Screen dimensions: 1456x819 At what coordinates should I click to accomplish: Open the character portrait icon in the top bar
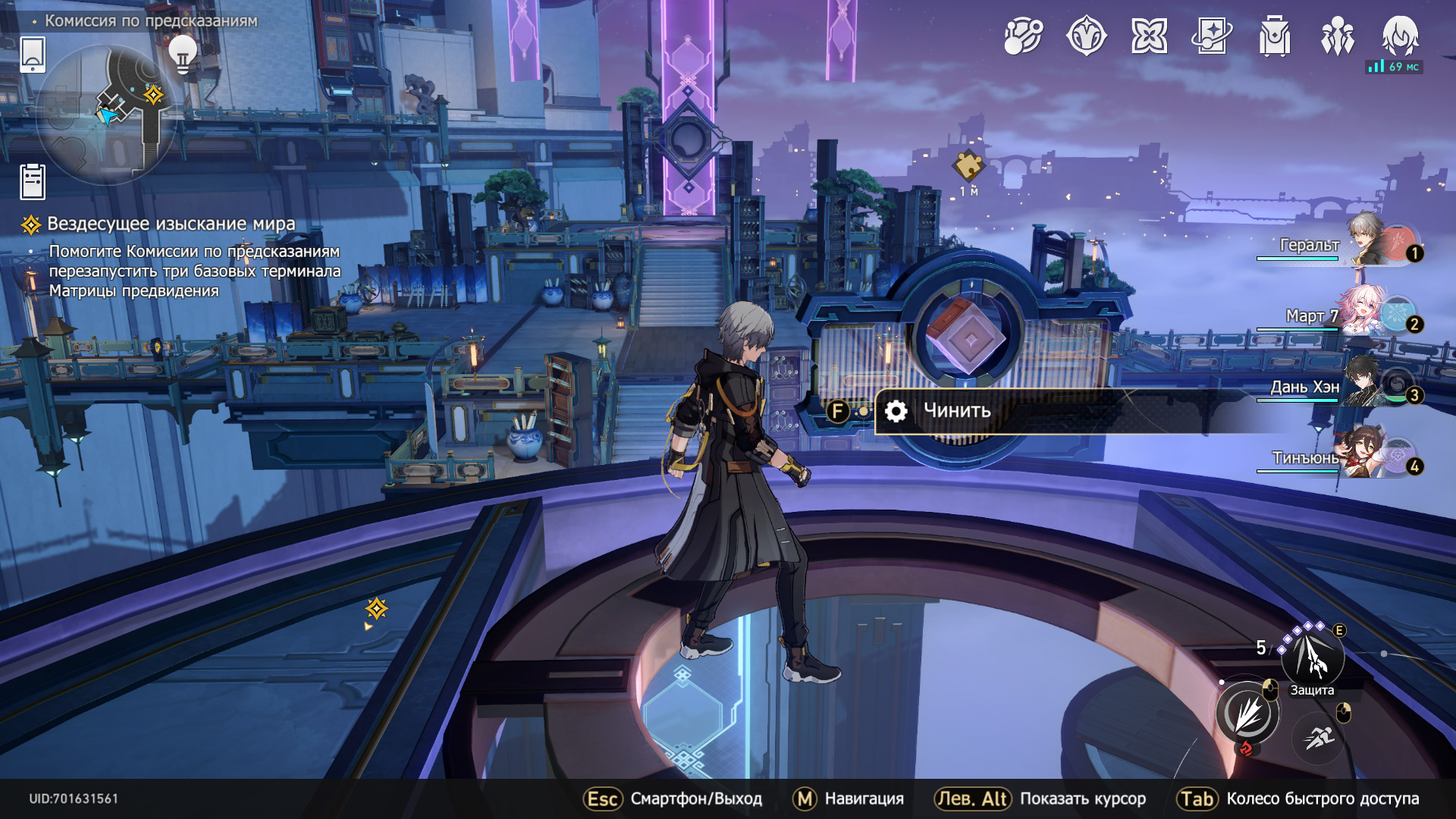pos(1400,36)
